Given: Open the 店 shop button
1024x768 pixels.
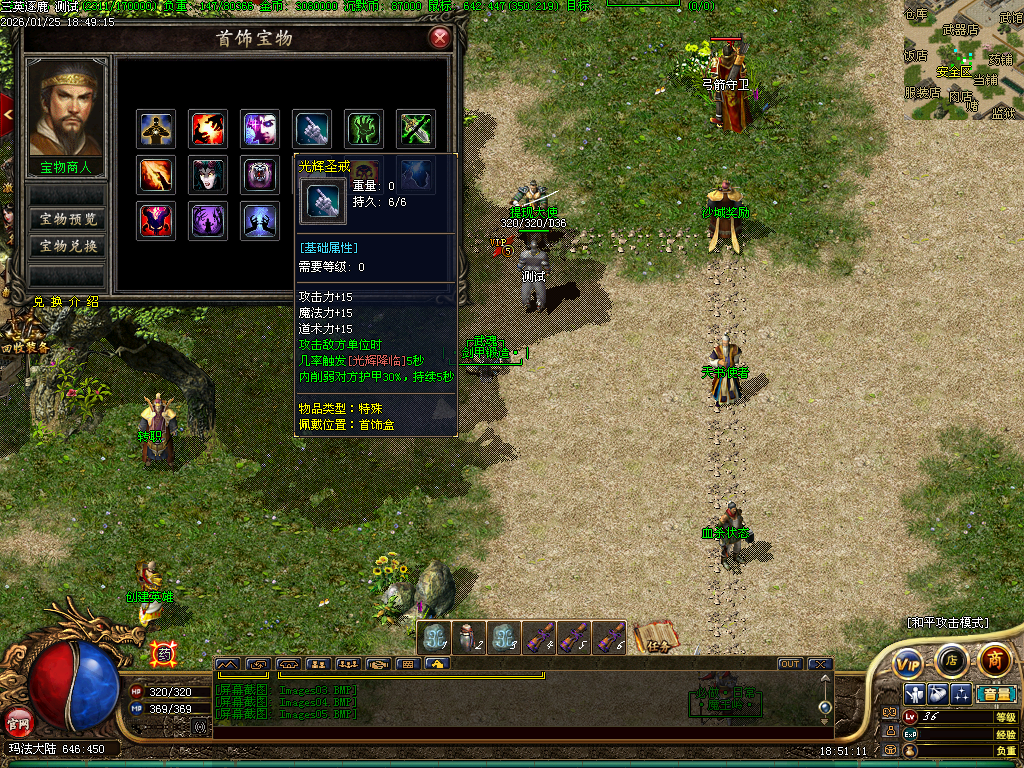Looking at the screenshot, I should (951, 660).
